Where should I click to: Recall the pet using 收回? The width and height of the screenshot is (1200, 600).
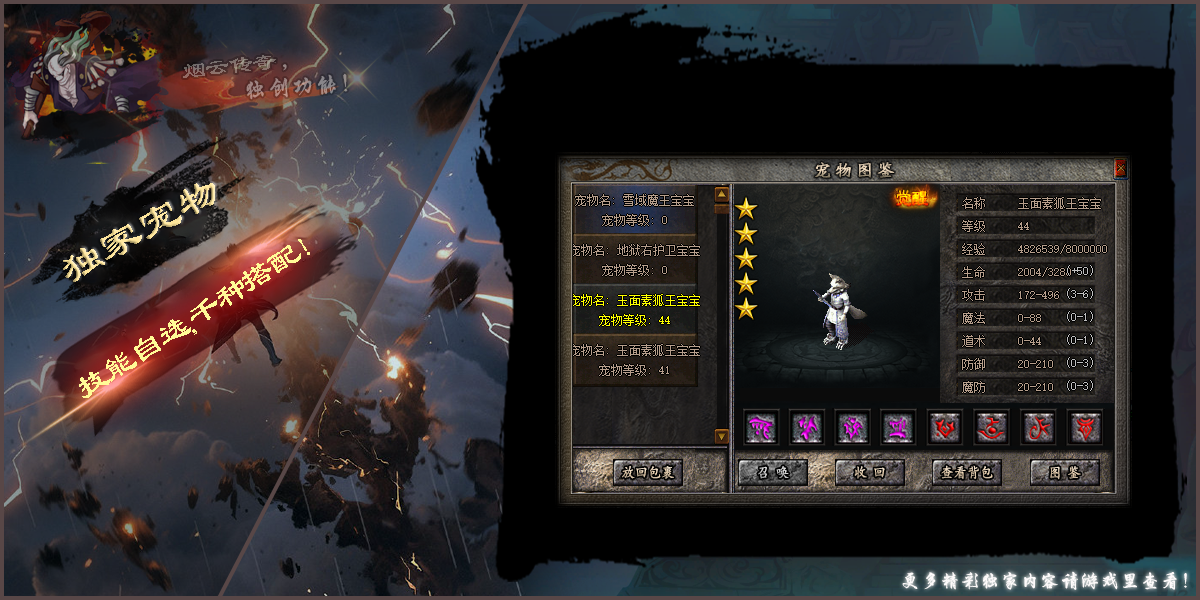870,472
